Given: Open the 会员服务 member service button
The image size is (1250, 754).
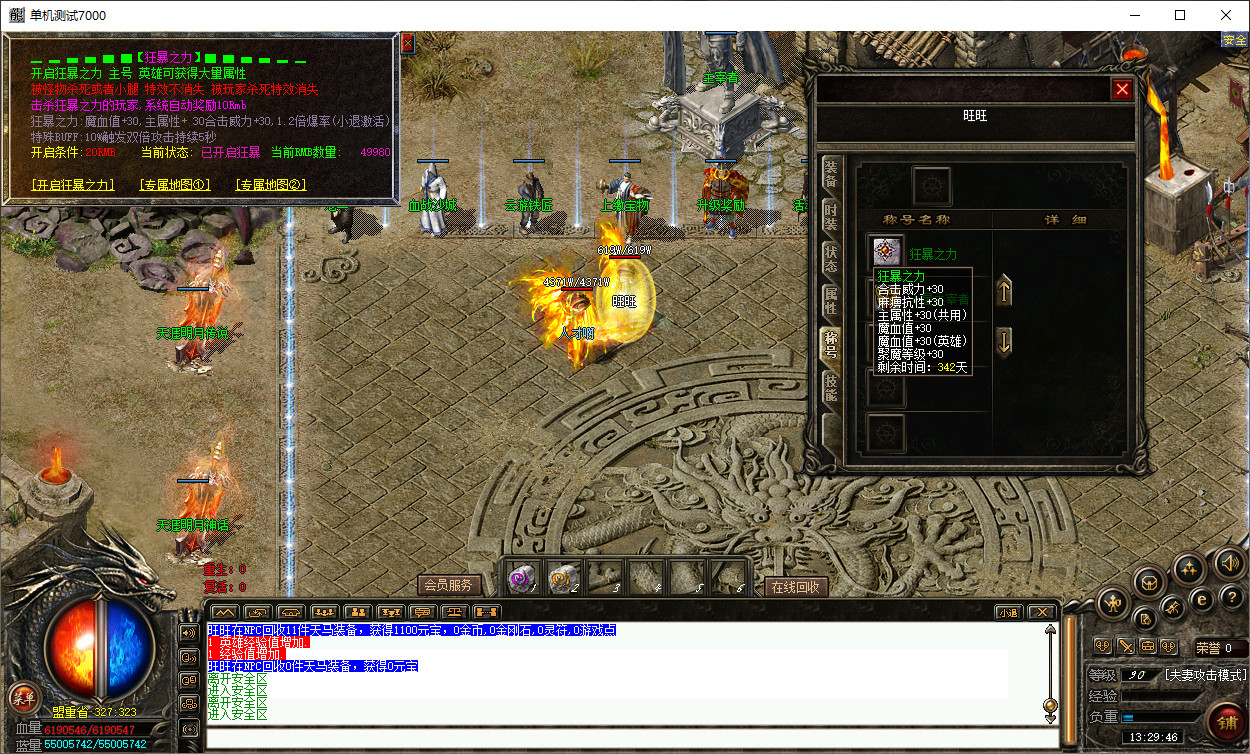Looking at the screenshot, I should pyautogui.click(x=448, y=586).
